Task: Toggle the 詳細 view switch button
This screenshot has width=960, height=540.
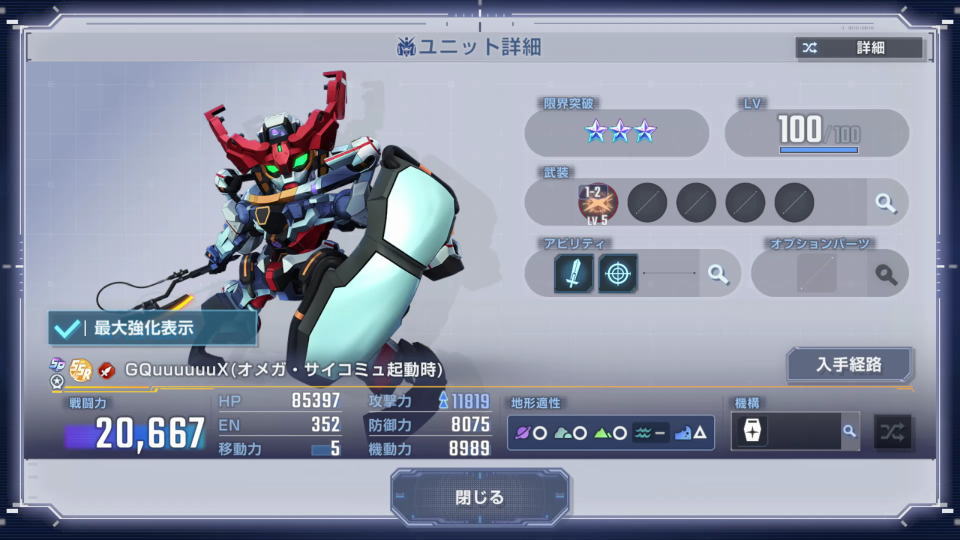Action: [x=859, y=48]
